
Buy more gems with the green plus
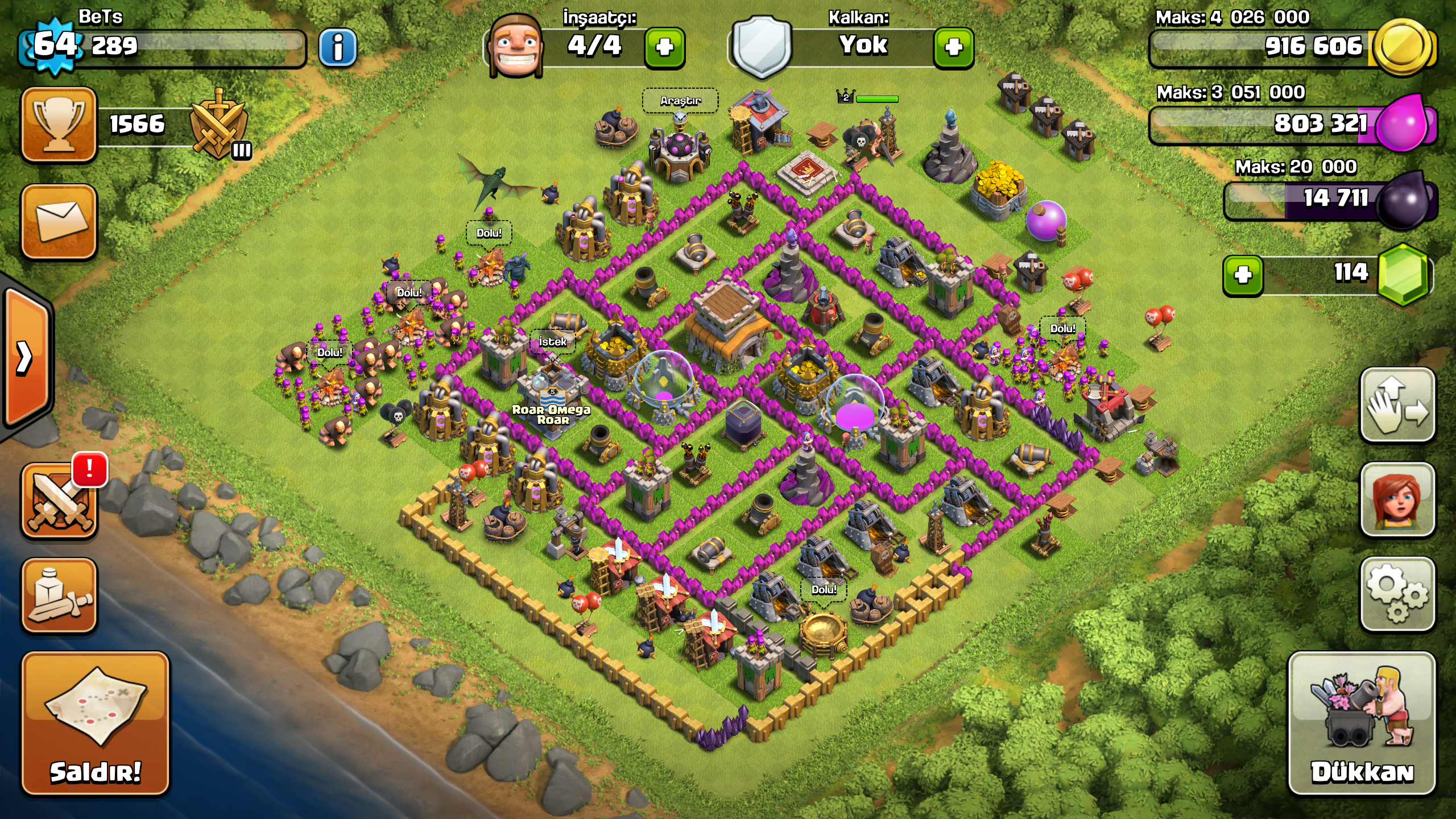1243,275
